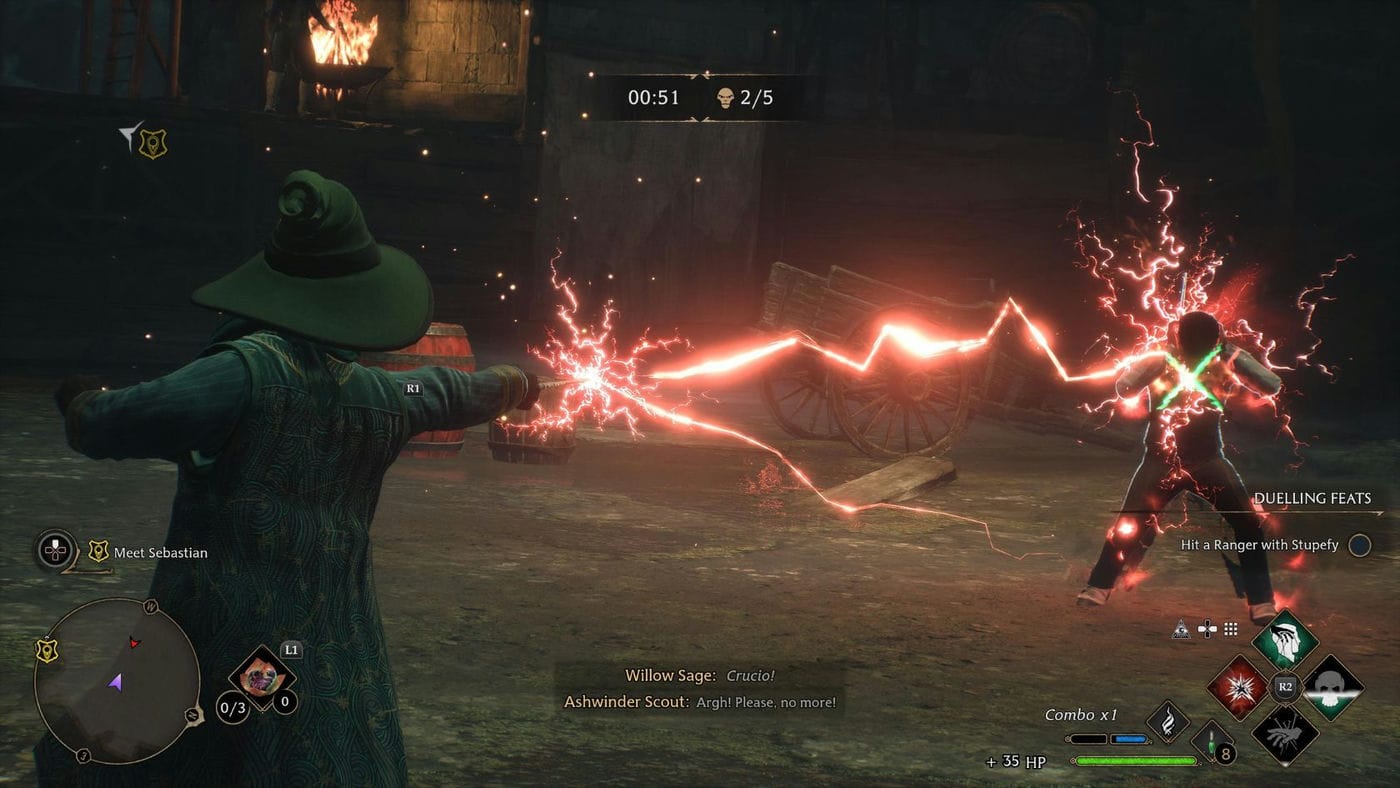Image resolution: width=1400 pixels, height=788 pixels.
Task: Click the nine-dot grid icon above spells
Action: 1231,630
